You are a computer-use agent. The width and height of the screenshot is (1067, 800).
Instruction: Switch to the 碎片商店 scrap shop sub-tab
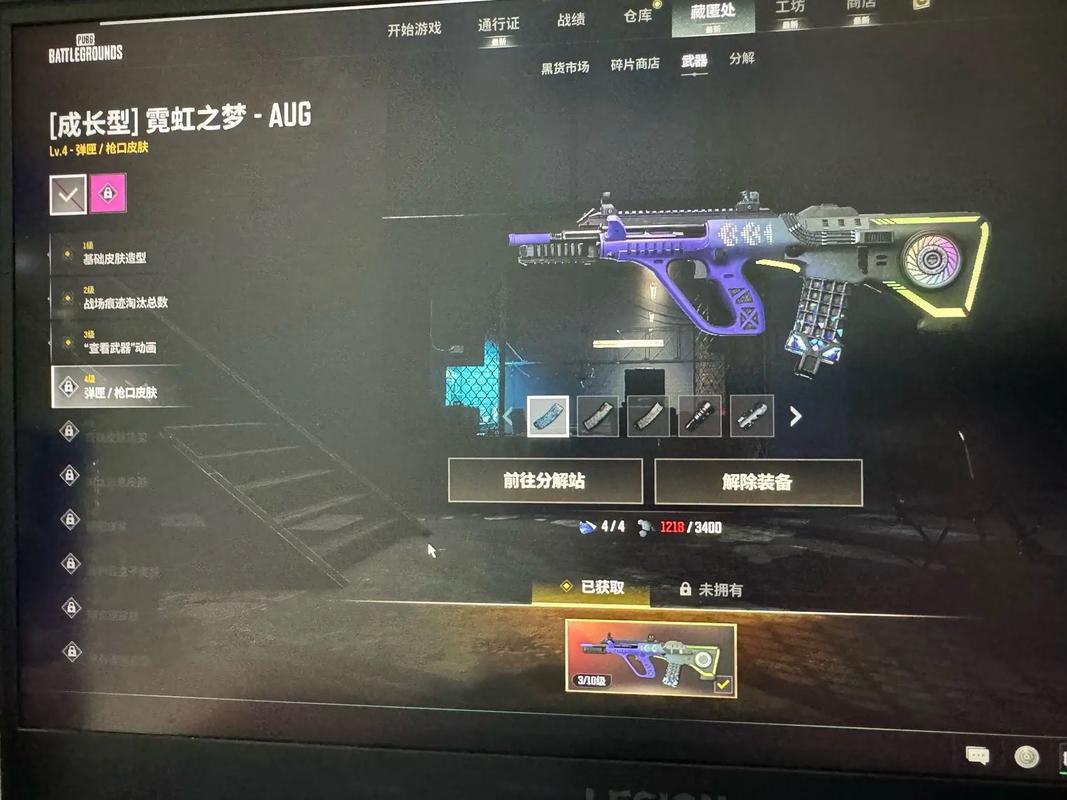point(635,63)
